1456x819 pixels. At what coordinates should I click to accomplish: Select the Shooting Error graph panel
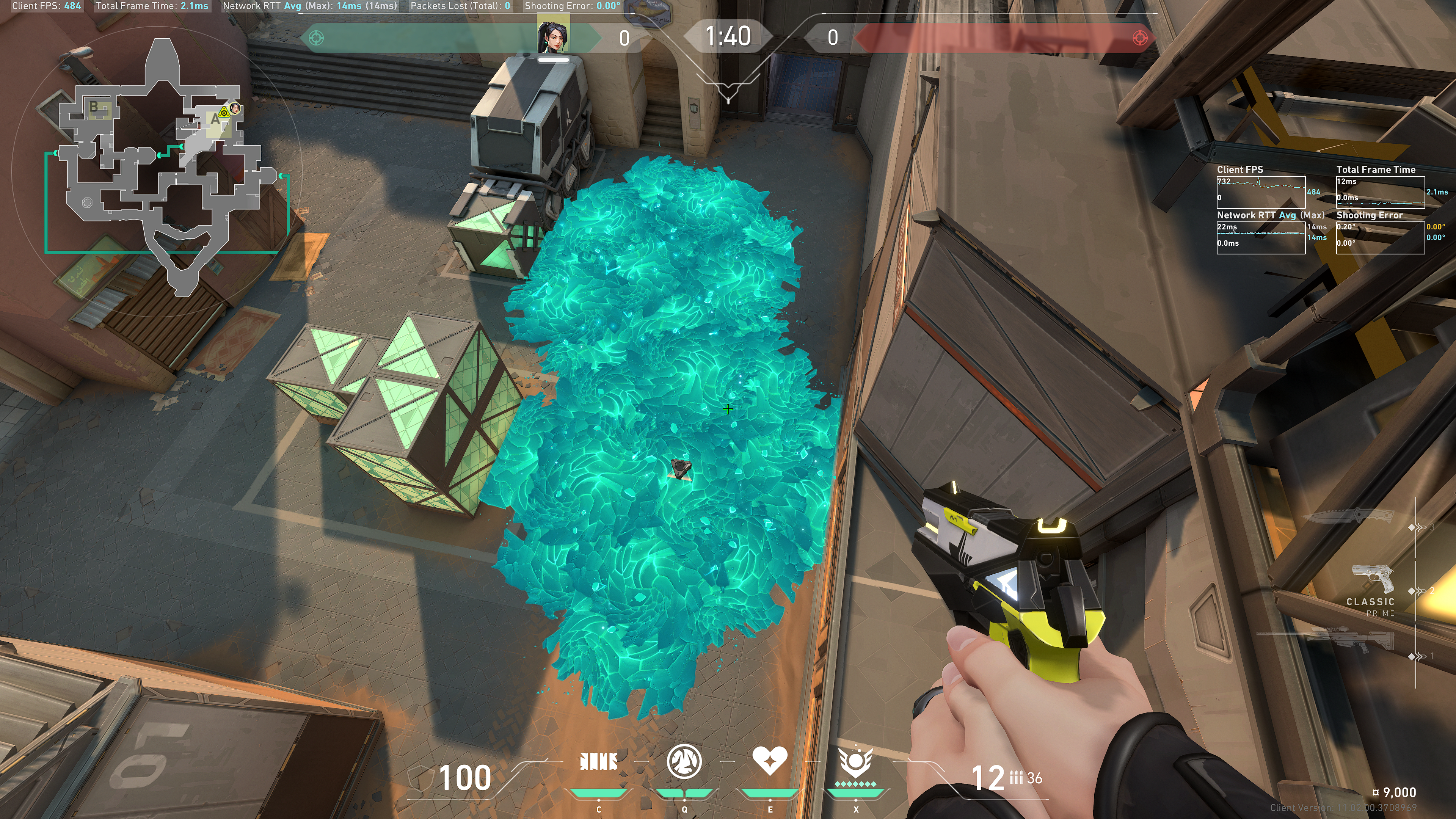(1380, 237)
